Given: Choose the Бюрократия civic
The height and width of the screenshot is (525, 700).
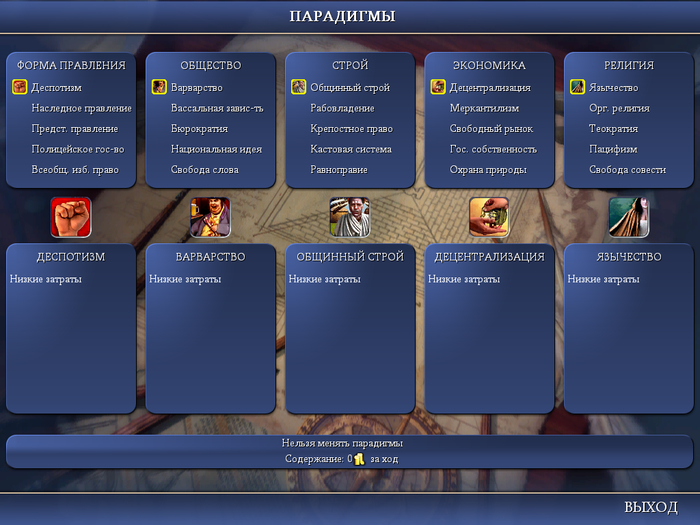Looking at the screenshot, I should click(x=199, y=129).
